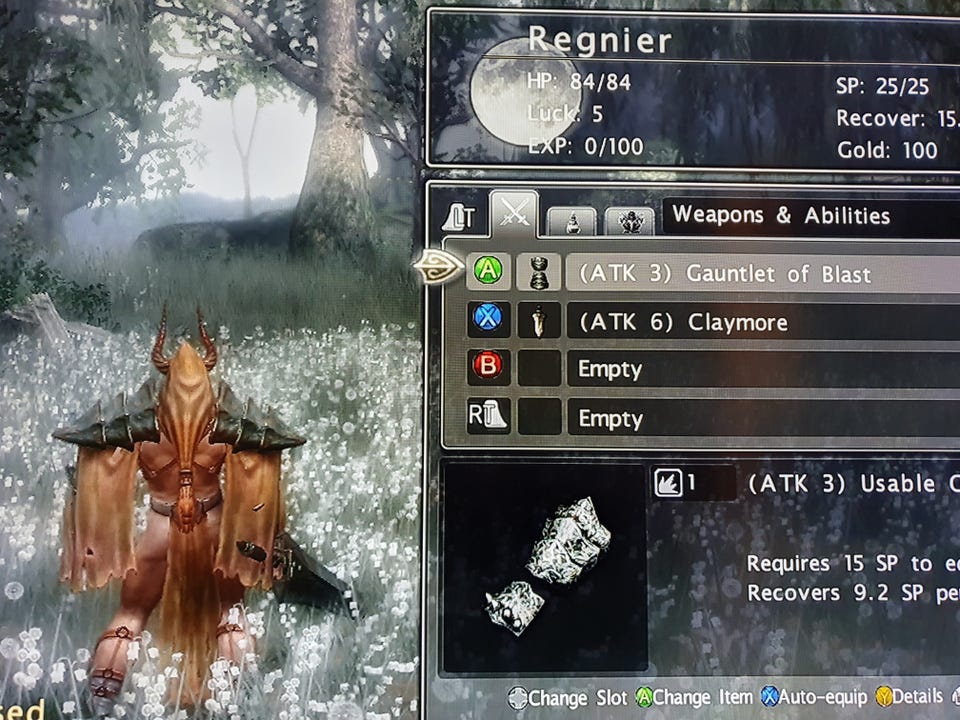The image size is (960, 720).
Task: Select the Gauntlet of Blast weapon row
Action: pyautogui.click(x=760, y=273)
